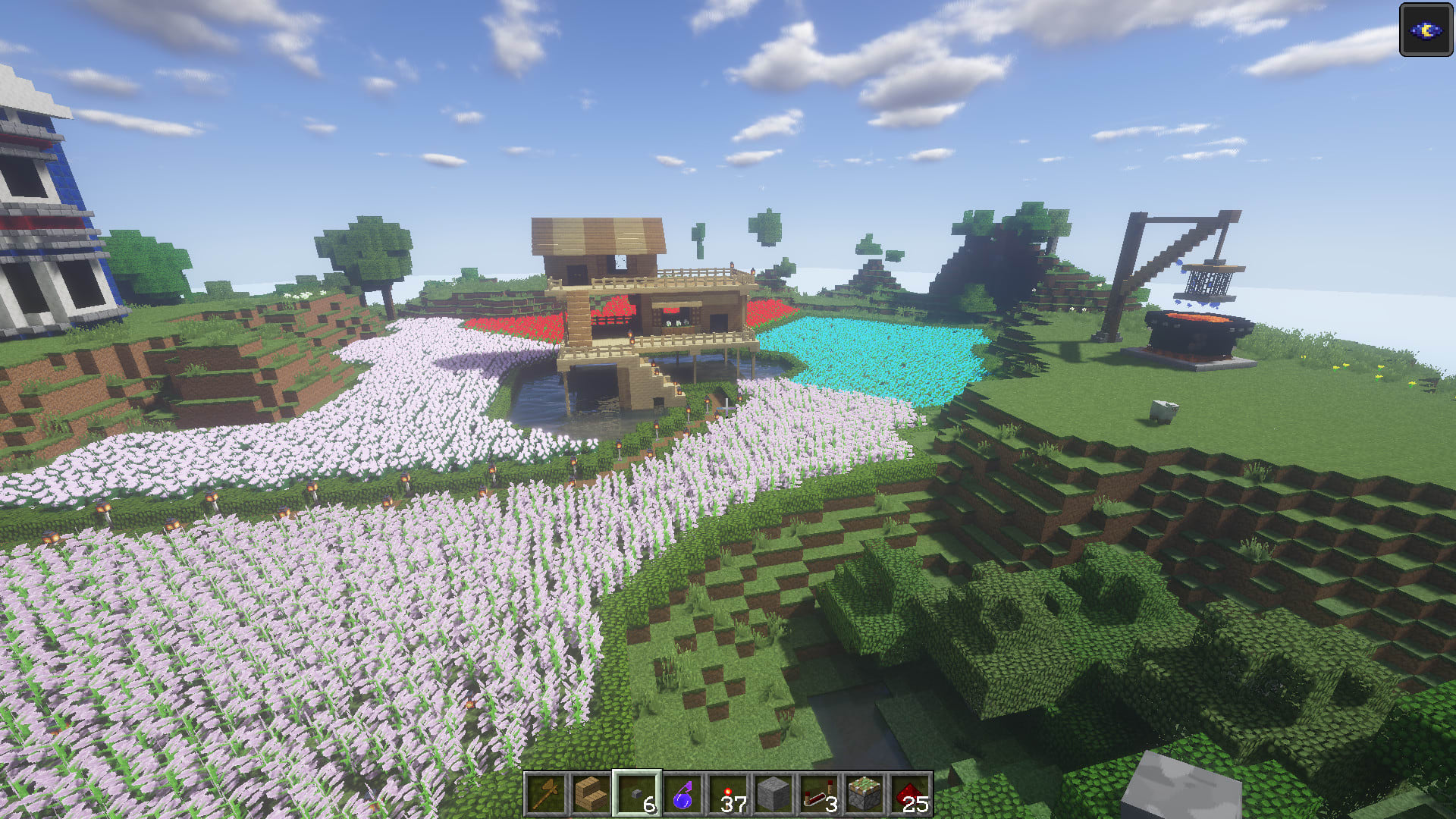Viewport: 1456px width, 819px height.
Task: Pick the redstone dust stack of 25
Action: click(910, 794)
